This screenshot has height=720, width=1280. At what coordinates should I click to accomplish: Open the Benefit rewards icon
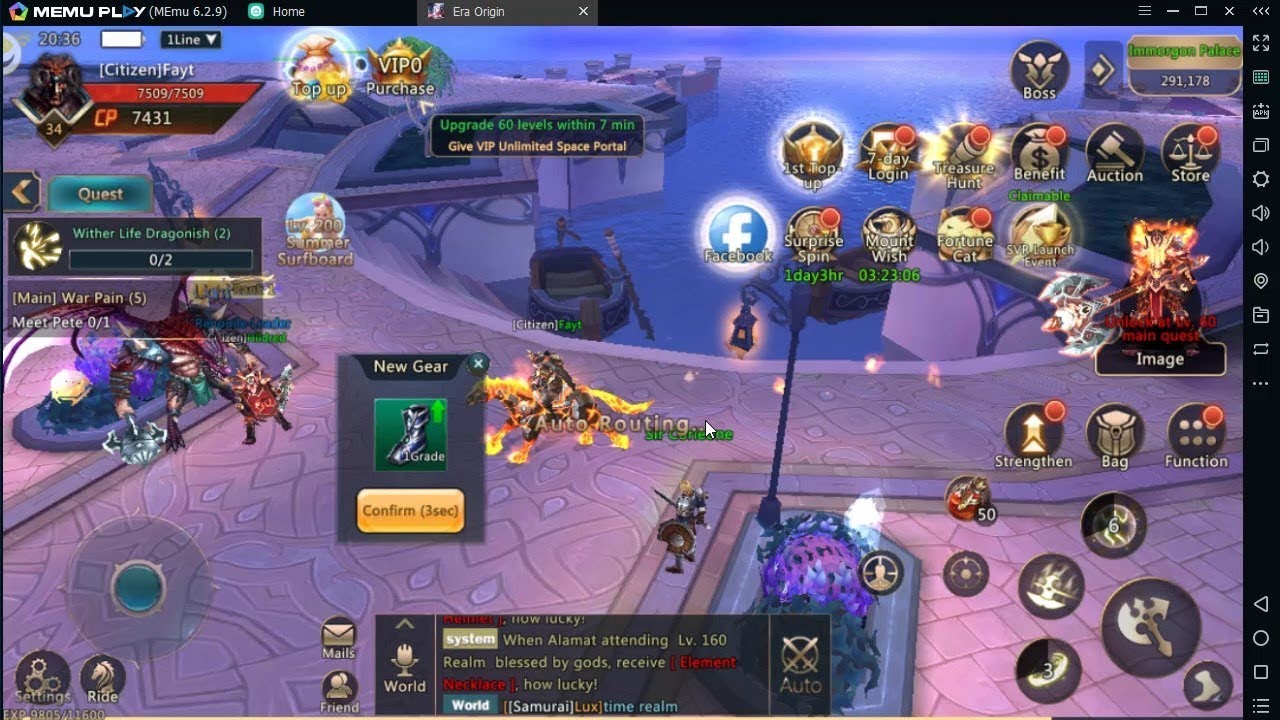[1039, 155]
